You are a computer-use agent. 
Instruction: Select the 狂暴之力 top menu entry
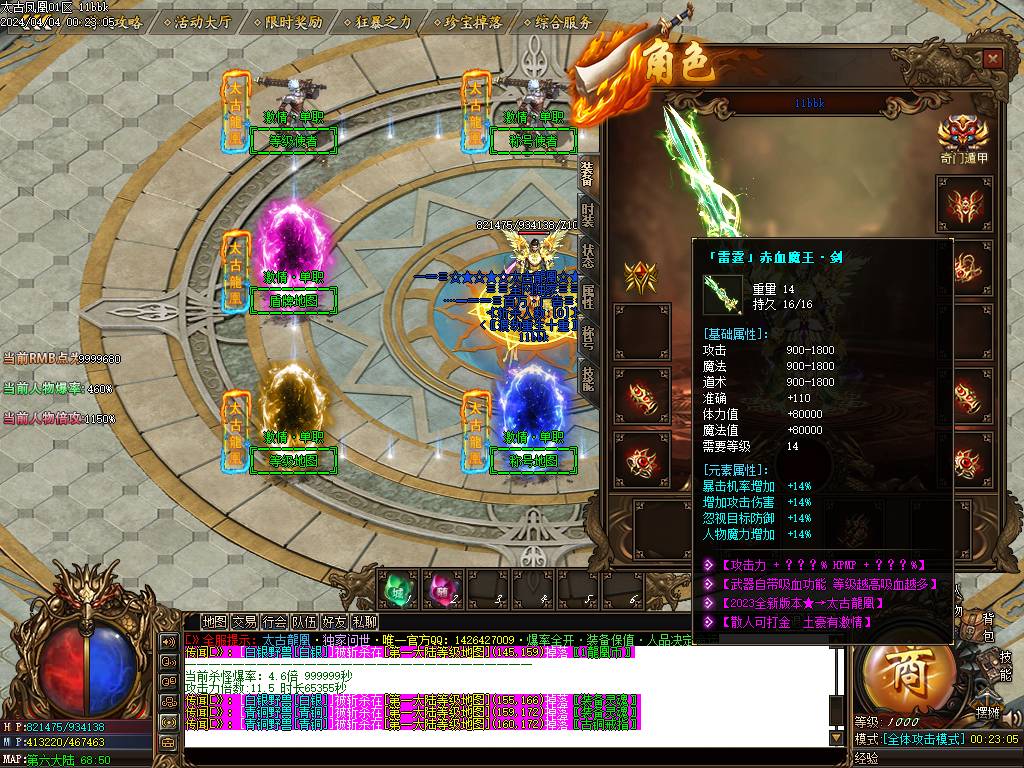[377, 22]
